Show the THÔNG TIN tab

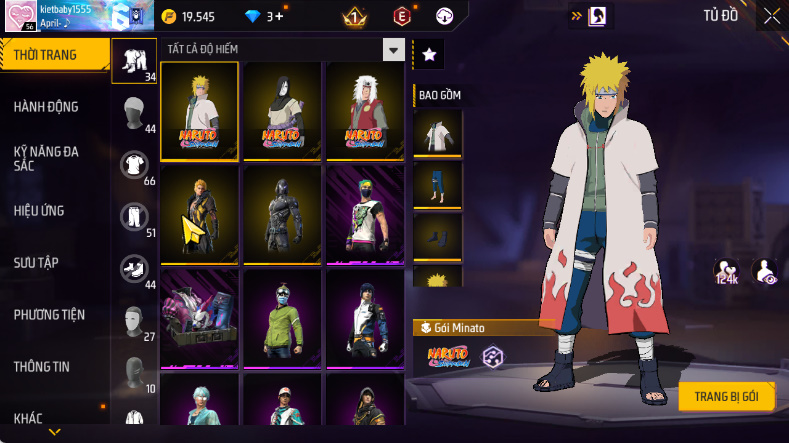pos(42,367)
